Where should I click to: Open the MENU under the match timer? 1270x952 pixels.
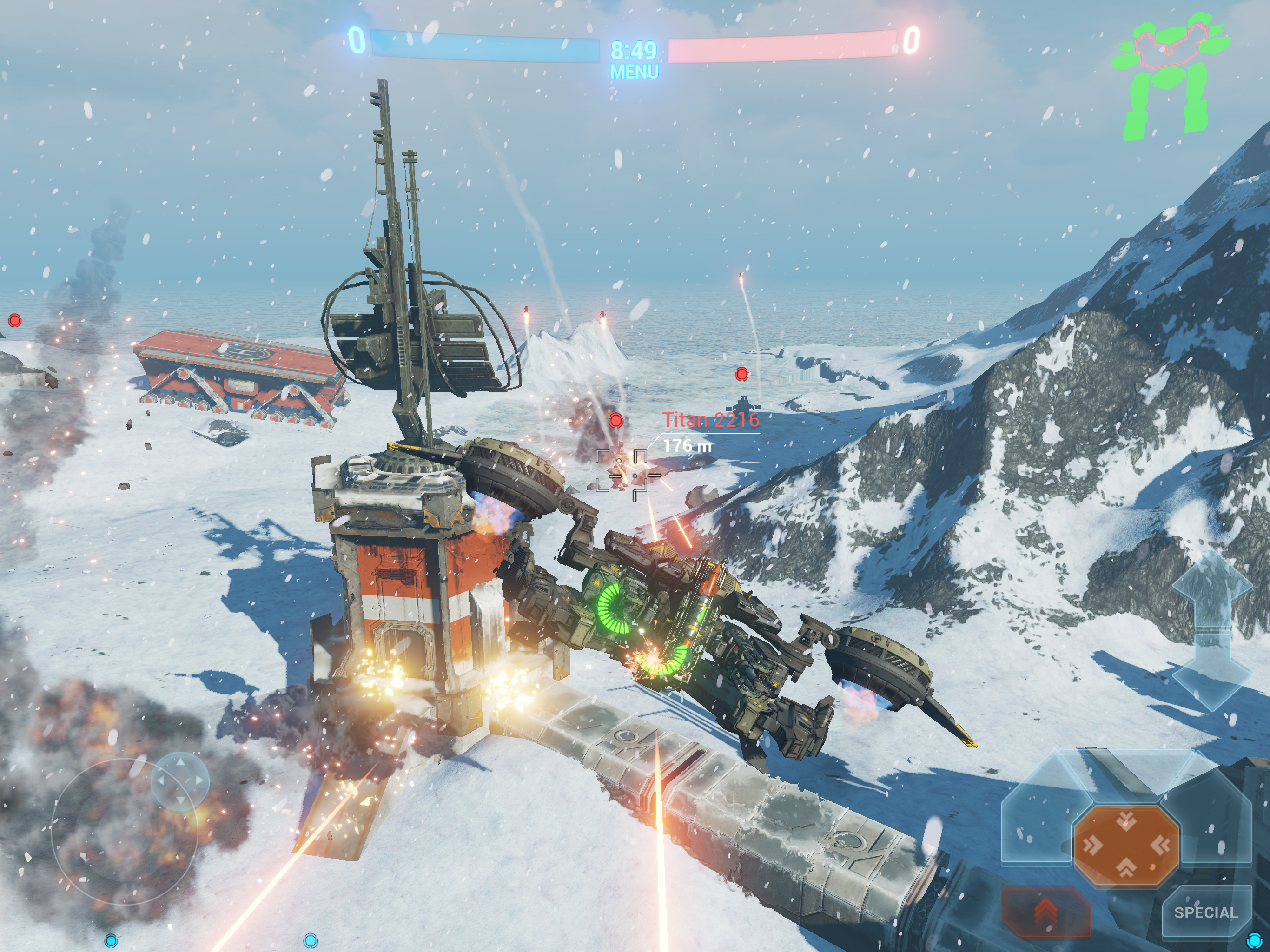(634, 73)
